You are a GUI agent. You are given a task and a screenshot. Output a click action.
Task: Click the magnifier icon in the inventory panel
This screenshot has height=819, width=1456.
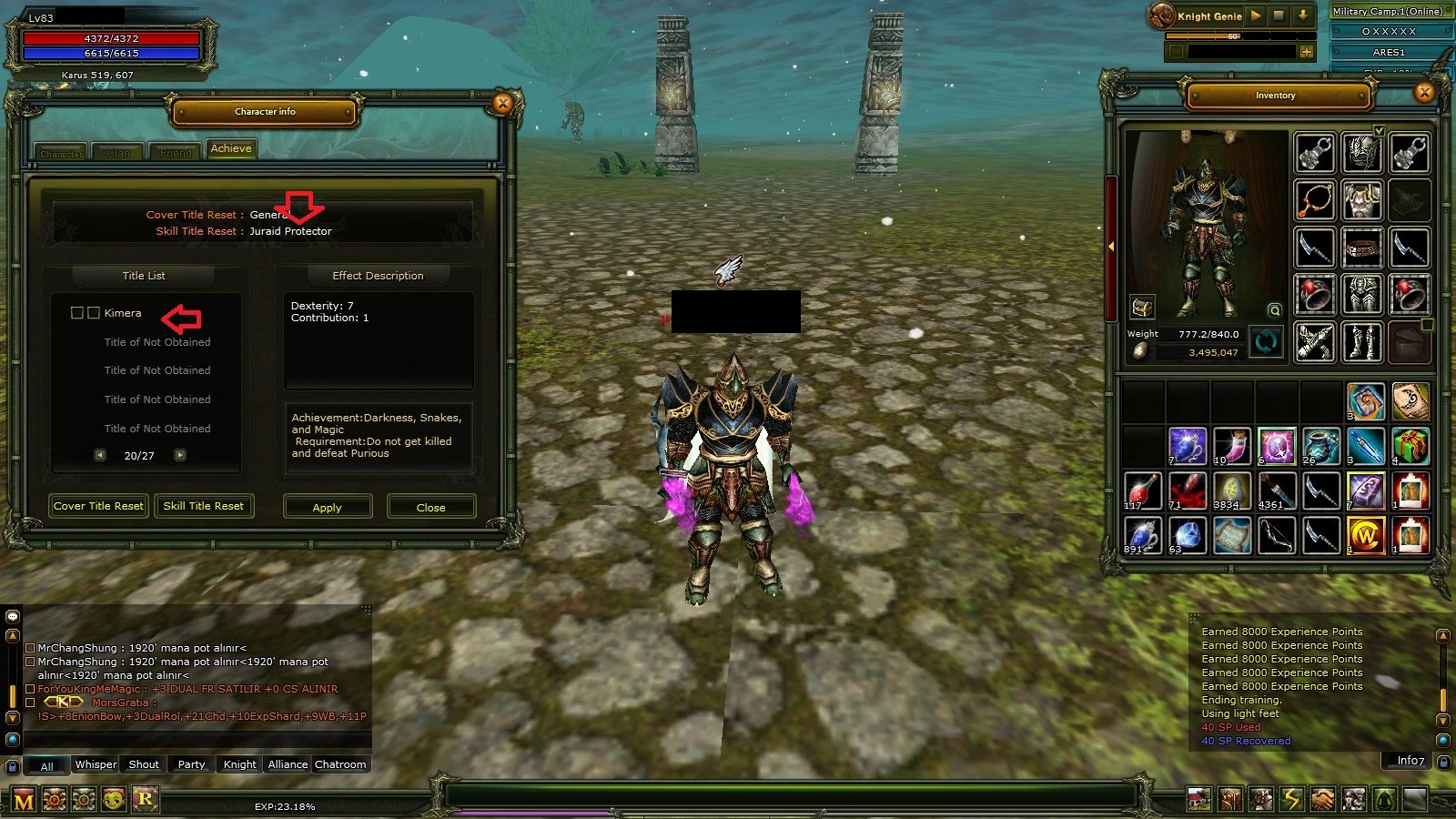(1274, 311)
